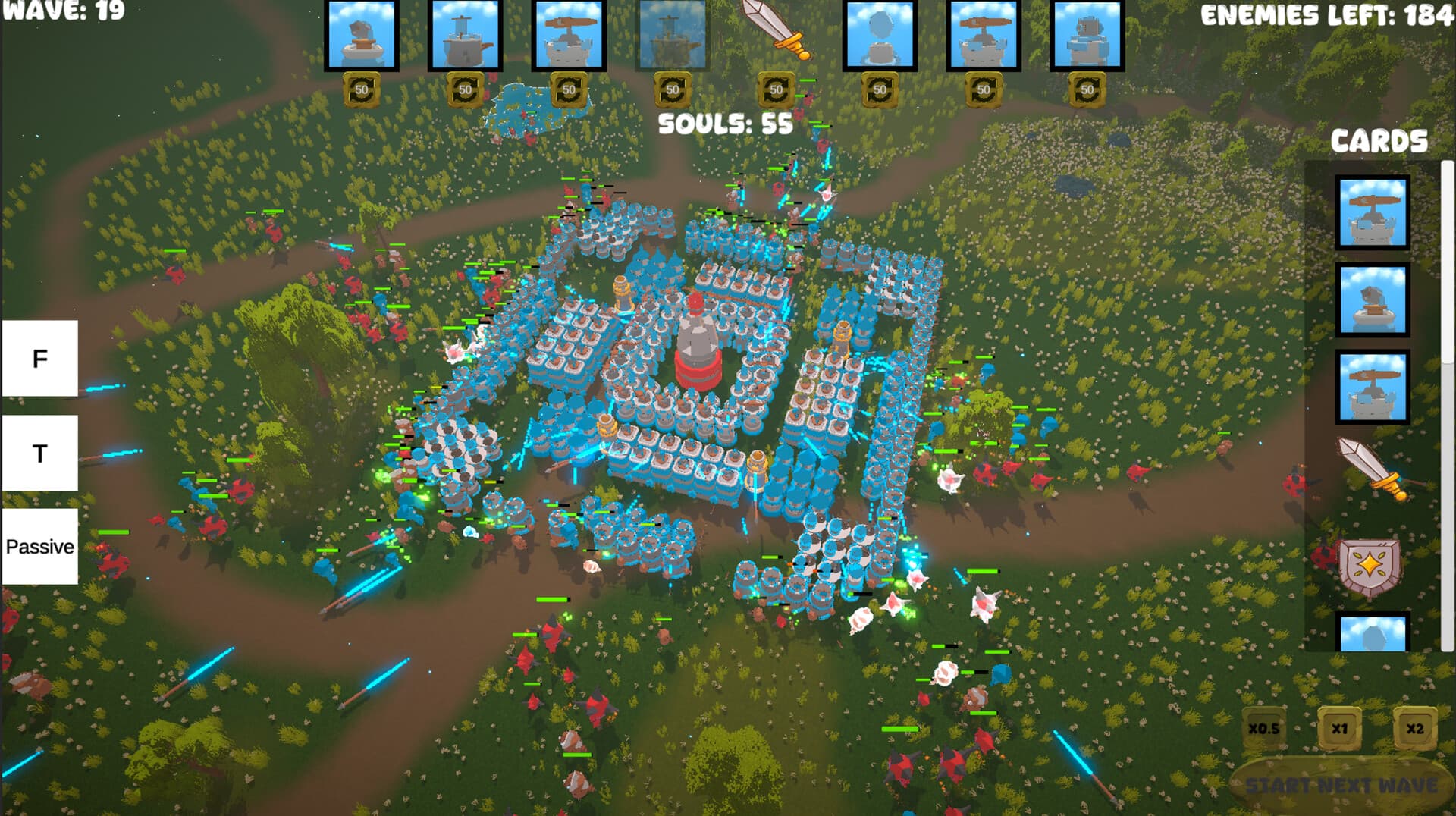Reroll the first tower slot for 50
Screen dimensions: 1456x816
coord(362,90)
